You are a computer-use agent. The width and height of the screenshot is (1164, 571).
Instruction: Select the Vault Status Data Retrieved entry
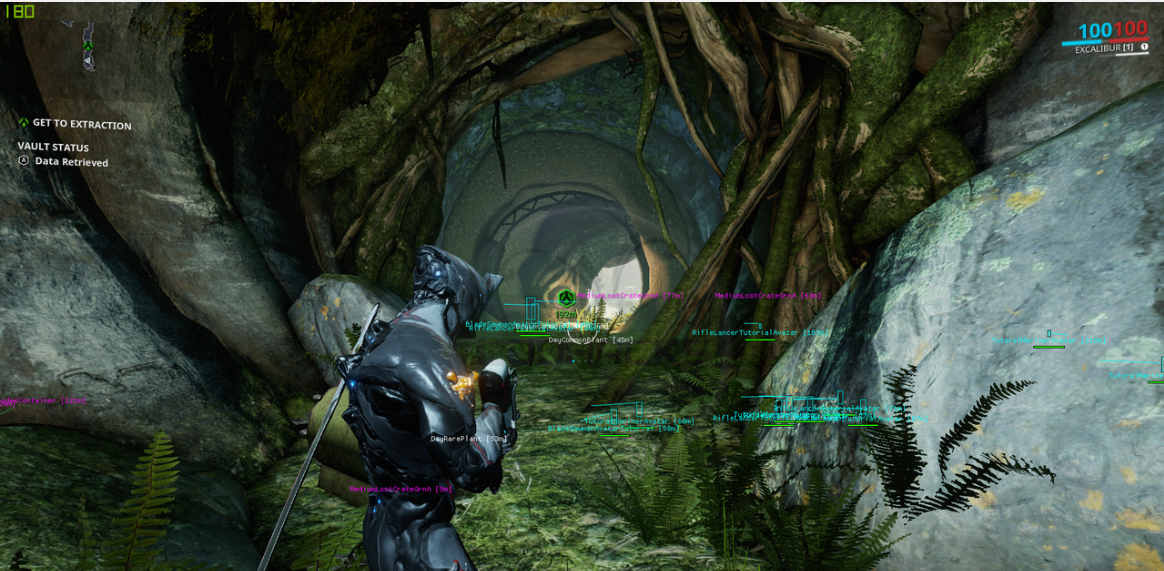click(x=70, y=161)
